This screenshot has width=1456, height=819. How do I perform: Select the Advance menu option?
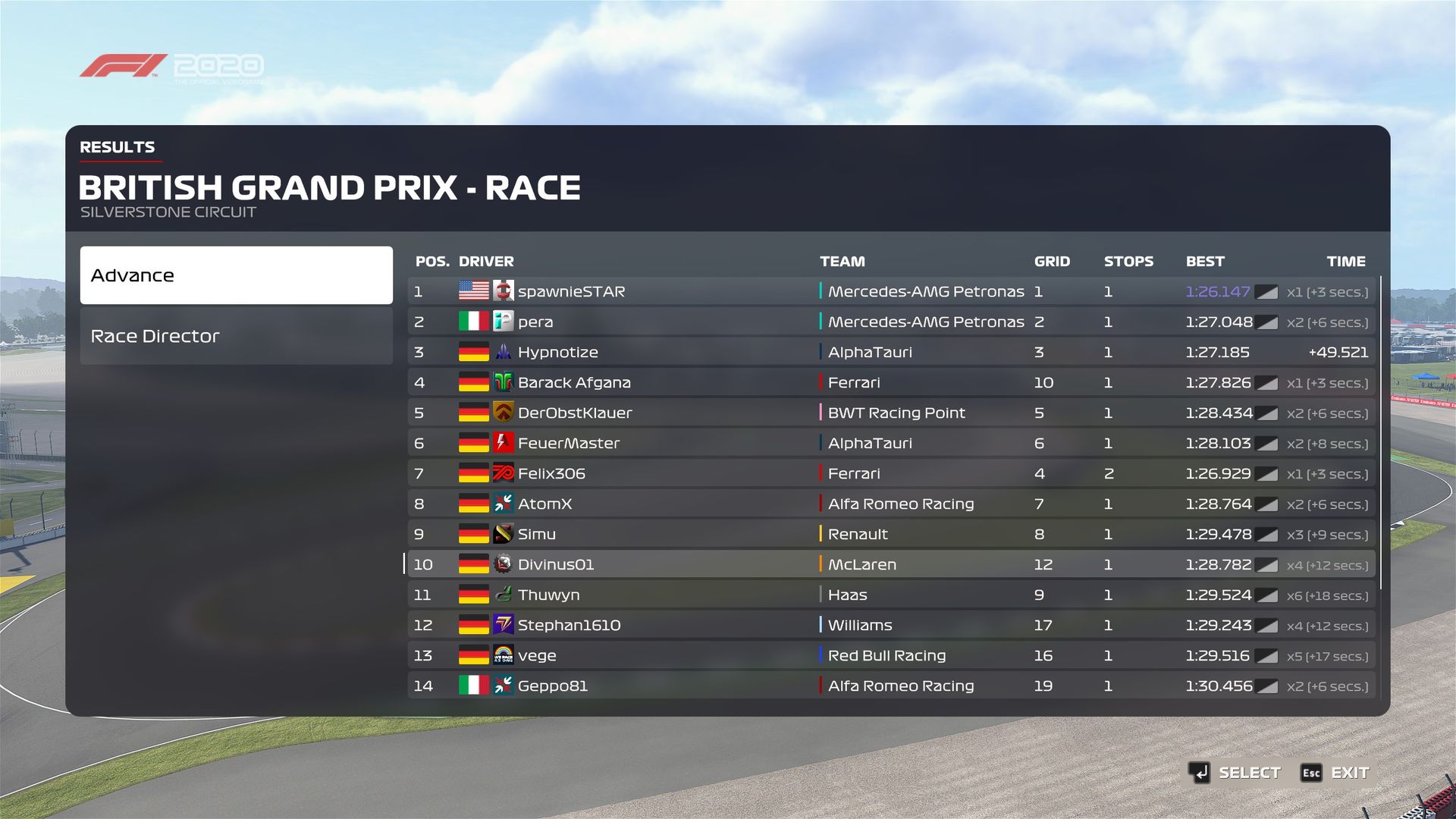click(x=236, y=275)
